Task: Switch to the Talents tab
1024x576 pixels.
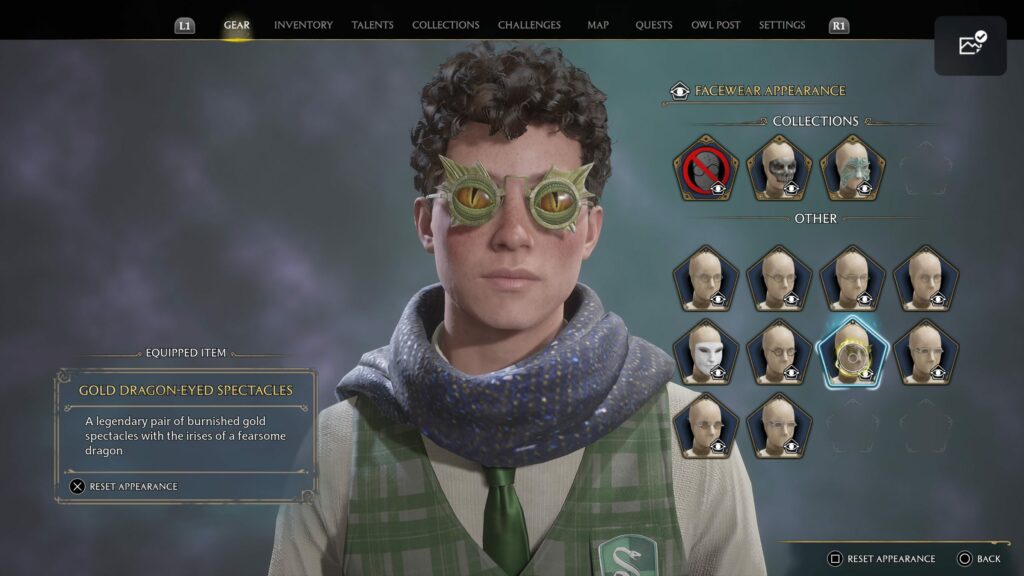Action: [372, 25]
